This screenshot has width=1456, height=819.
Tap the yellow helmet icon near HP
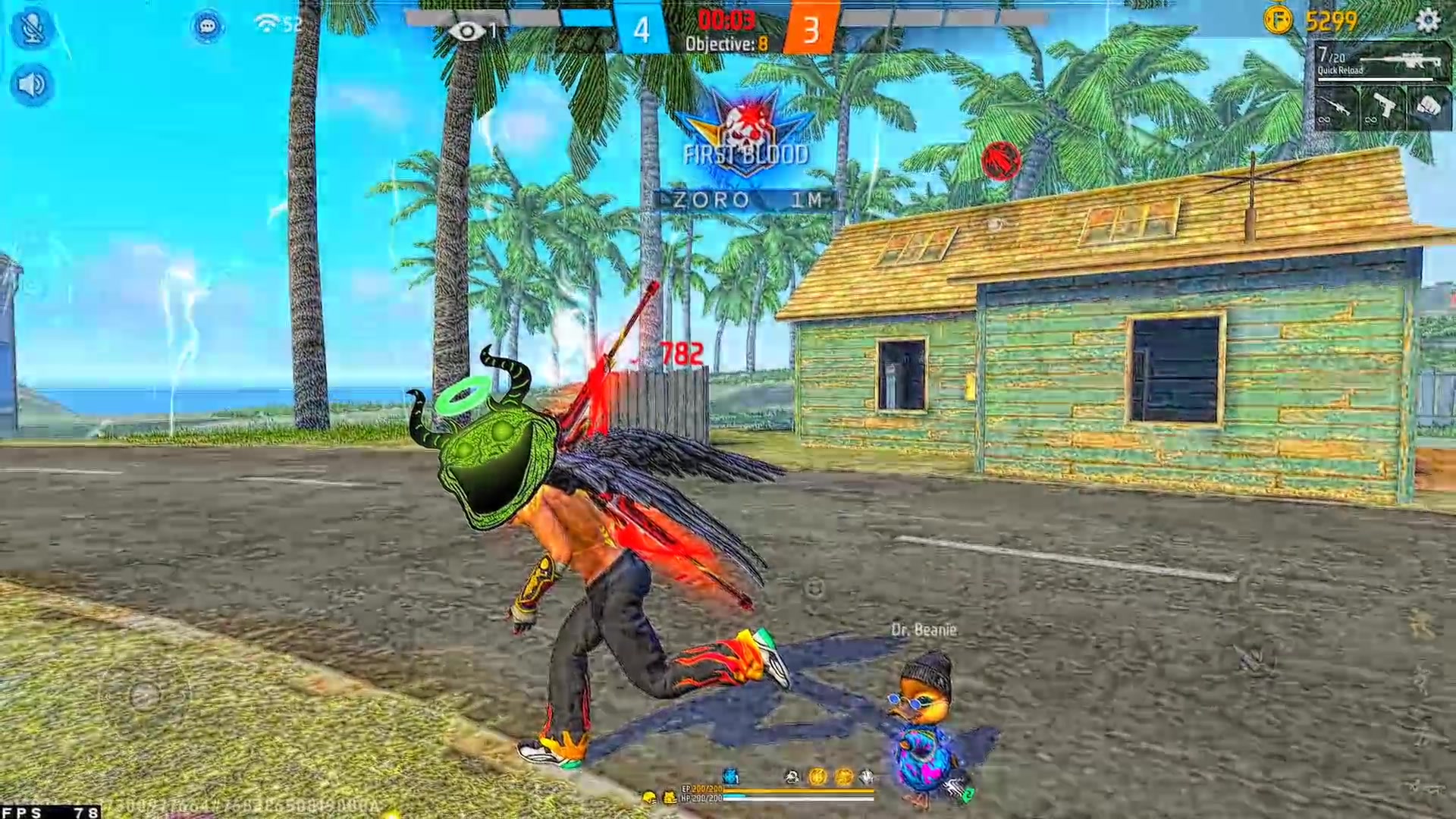tap(649, 797)
